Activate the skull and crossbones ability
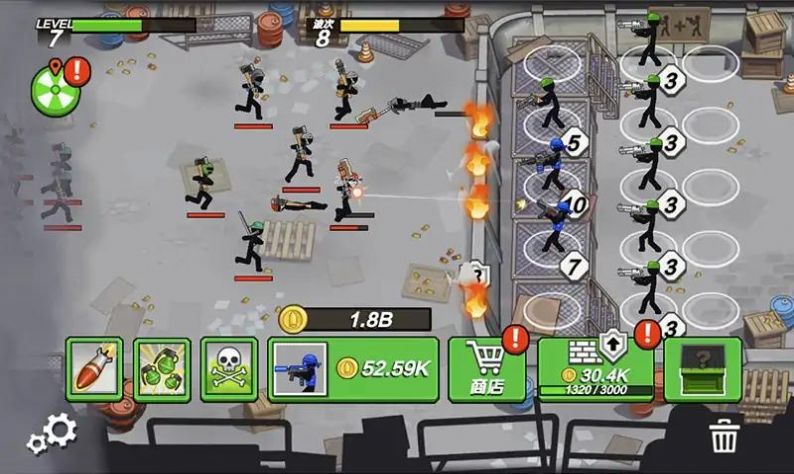This screenshot has height=474, width=794. pos(229,369)
